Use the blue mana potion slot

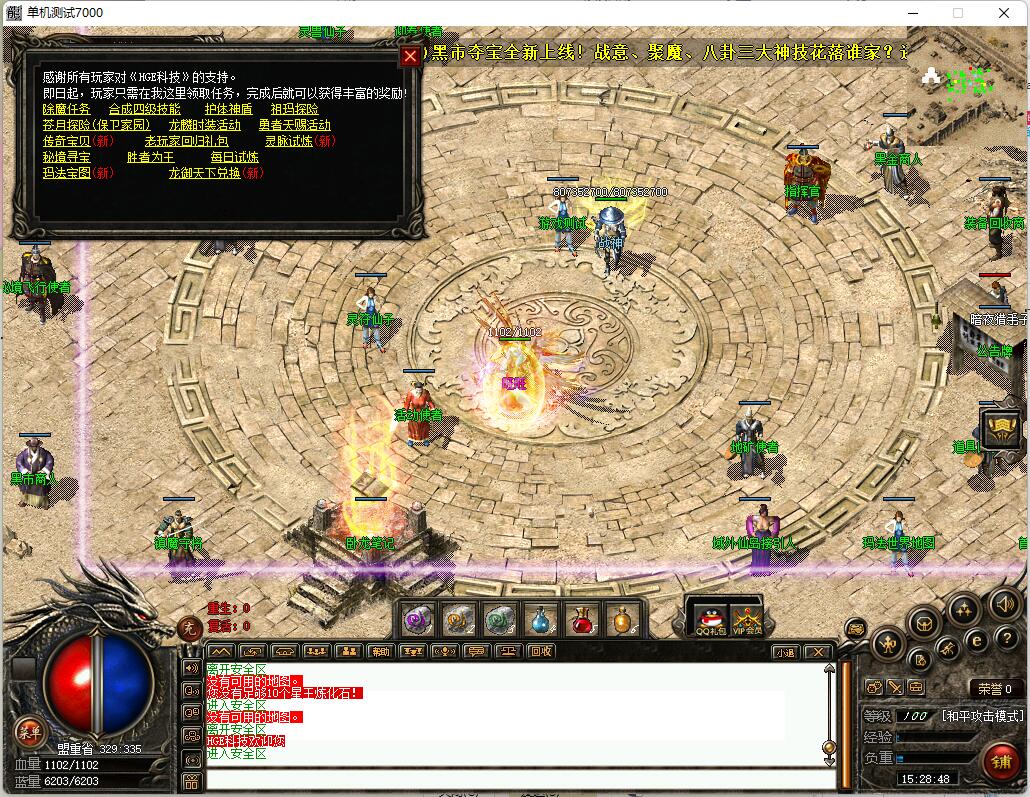tap(541, 620)
